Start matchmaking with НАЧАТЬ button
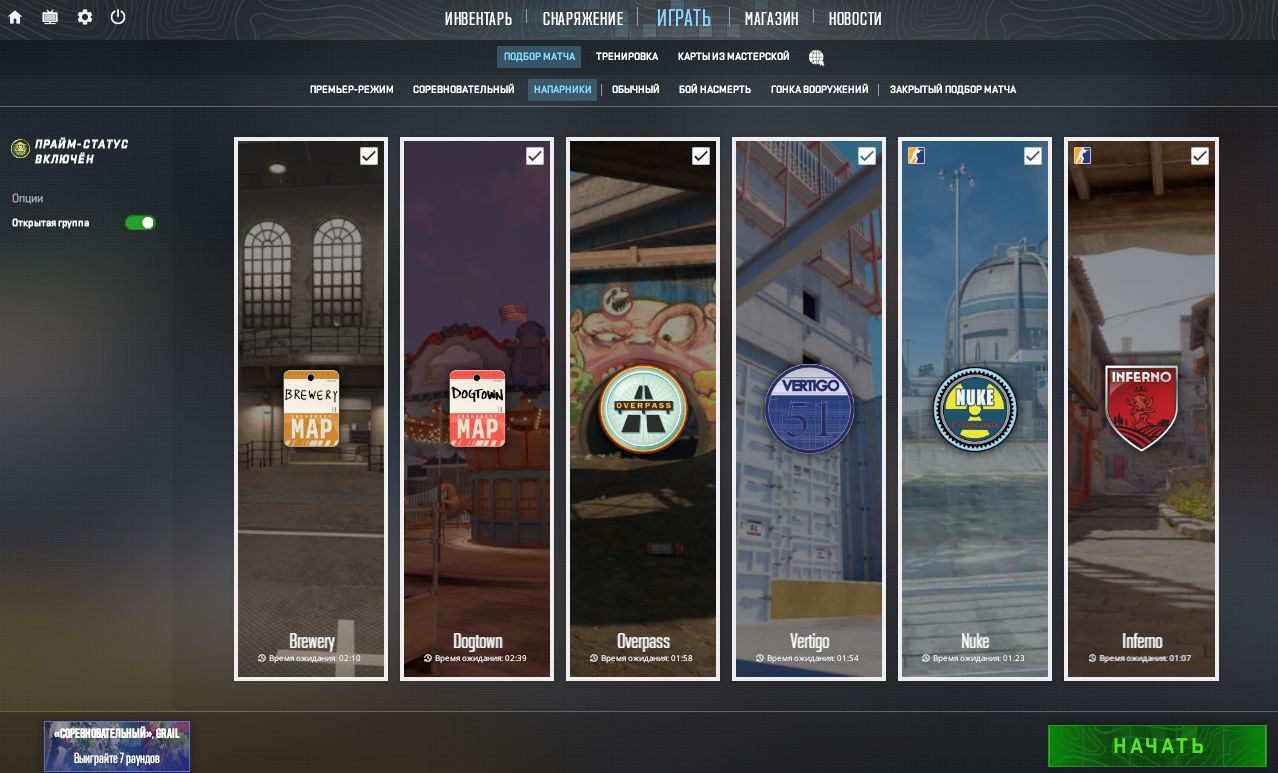Image resolution: width=1278 pixels, height=773 pixels. (1157, 746)
